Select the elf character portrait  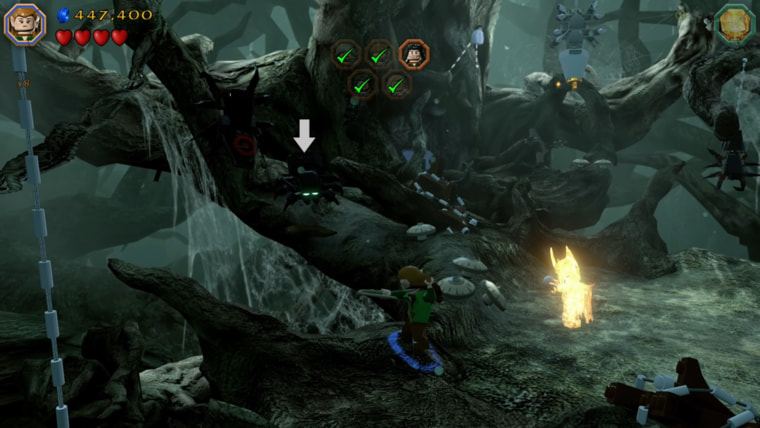click(x=23, y=24)
